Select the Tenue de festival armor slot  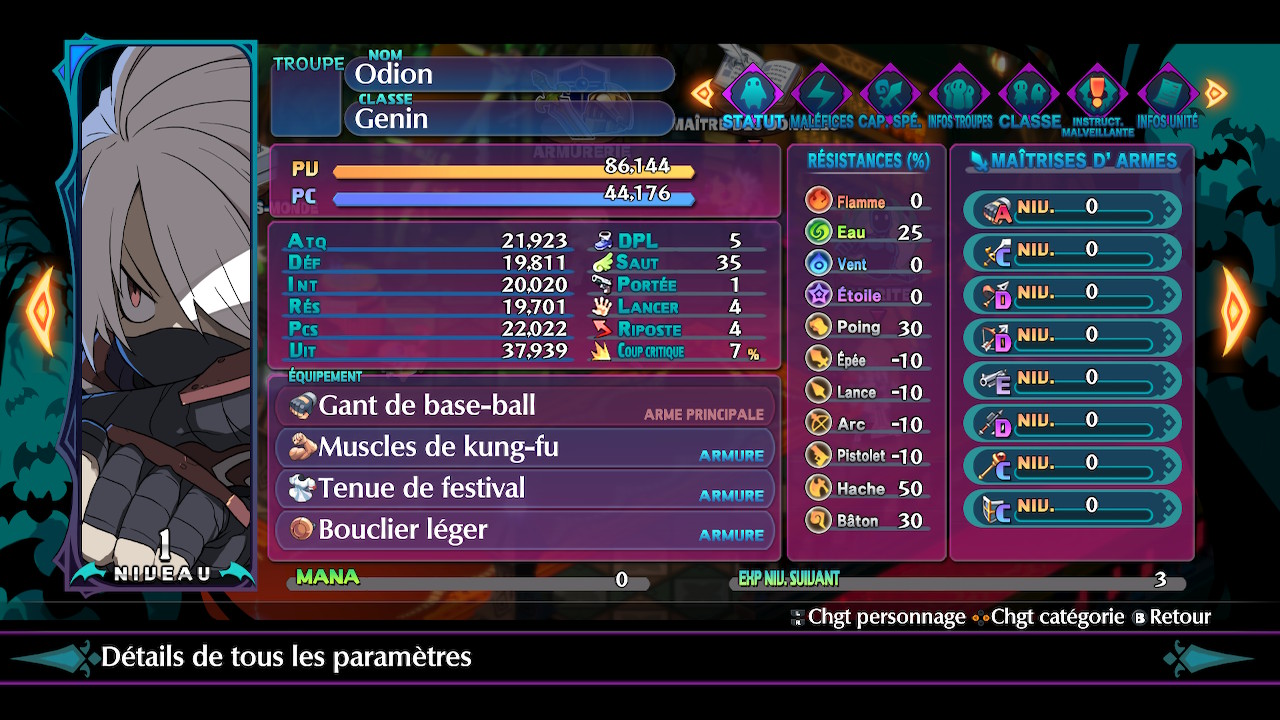(525, 488)
